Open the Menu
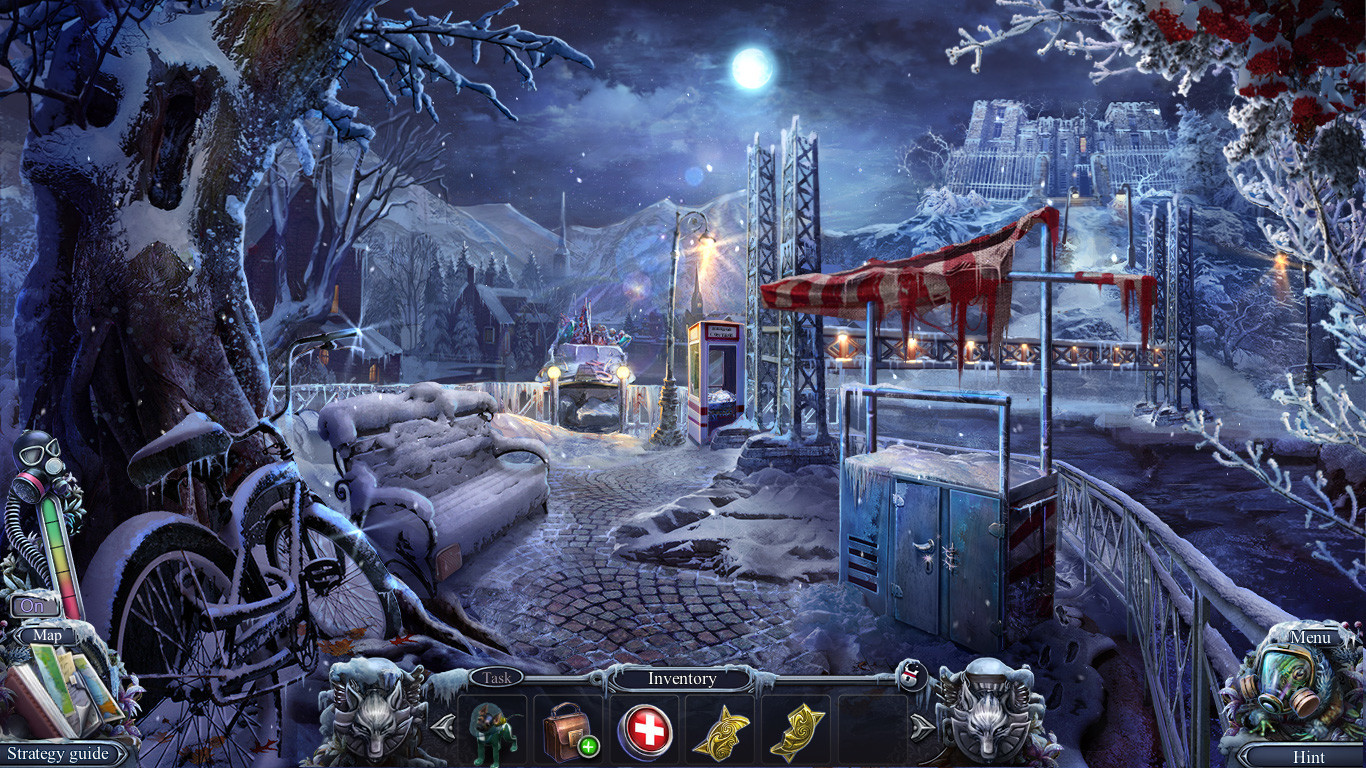The image size is (1366, 768). [x=1311, y=637]
